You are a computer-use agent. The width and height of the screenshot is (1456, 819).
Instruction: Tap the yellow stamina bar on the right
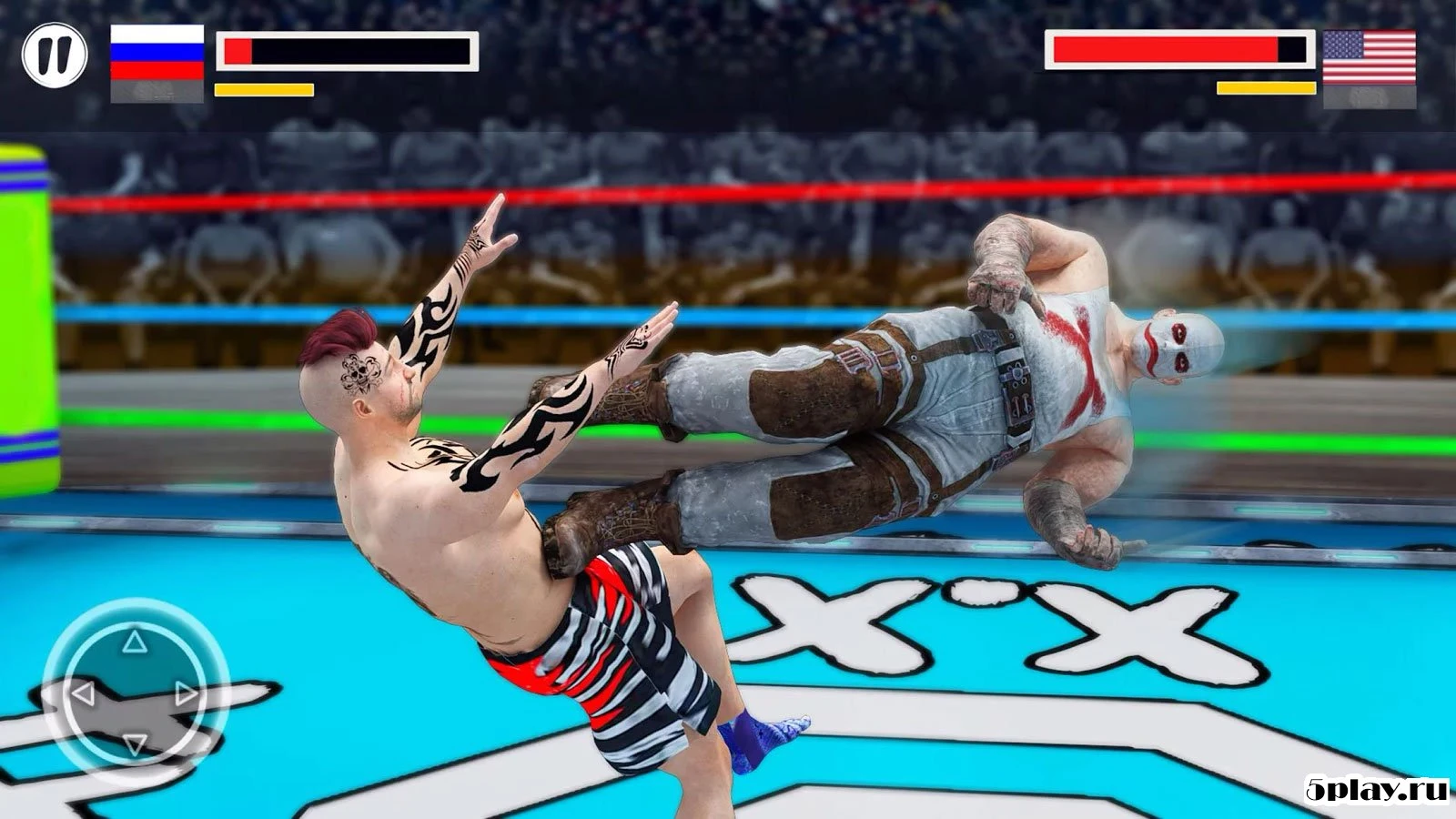point(1263,89)
